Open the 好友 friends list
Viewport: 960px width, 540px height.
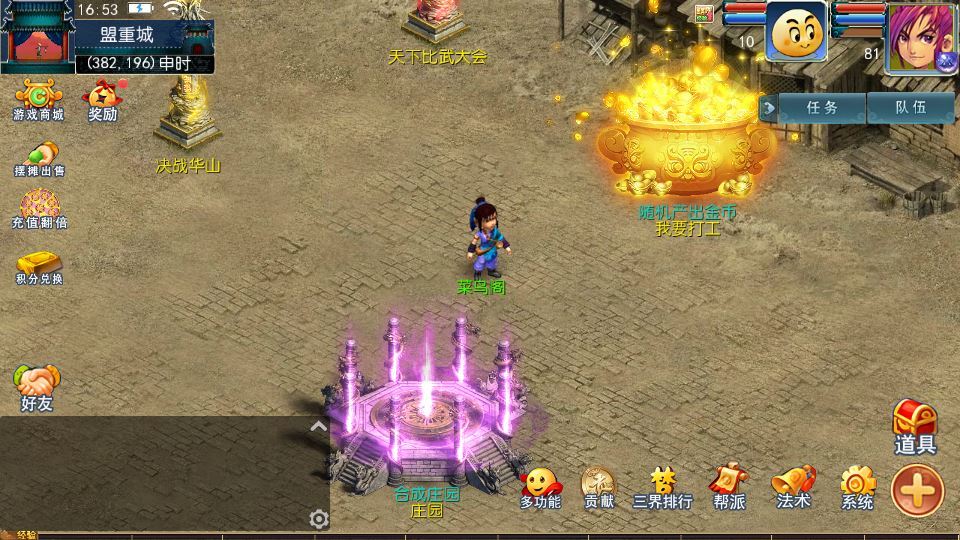tap(37, 388)
